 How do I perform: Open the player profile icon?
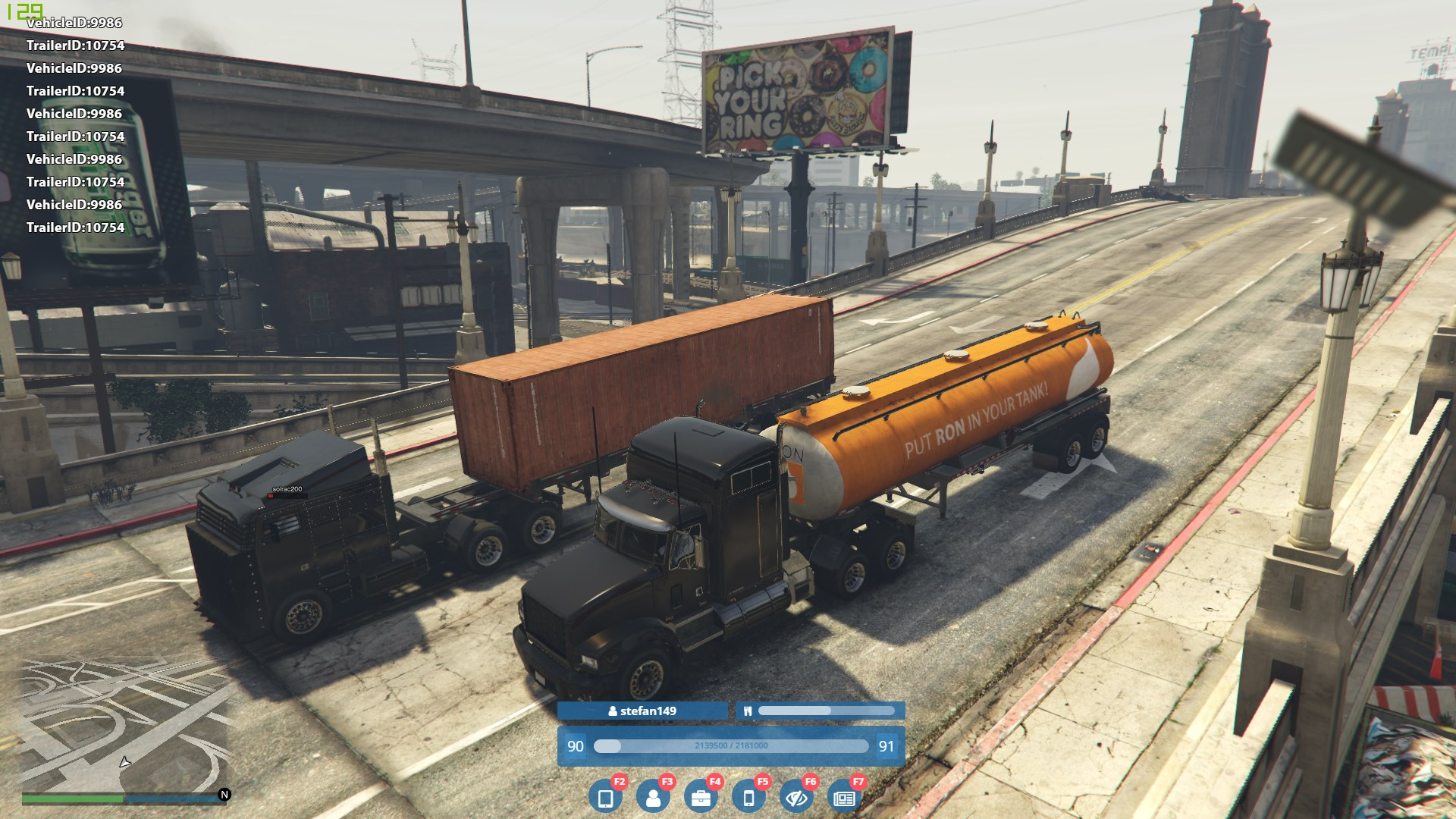pos(653,798)
